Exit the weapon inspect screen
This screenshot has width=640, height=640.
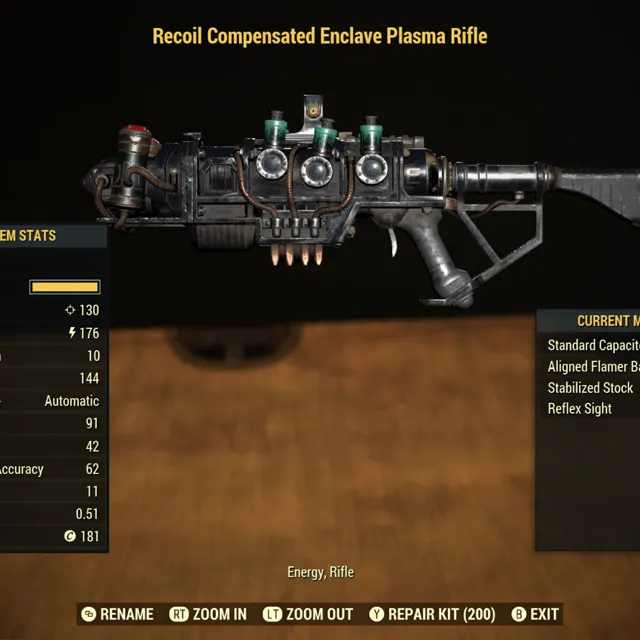pyautogui.click(x=535, y=614)
